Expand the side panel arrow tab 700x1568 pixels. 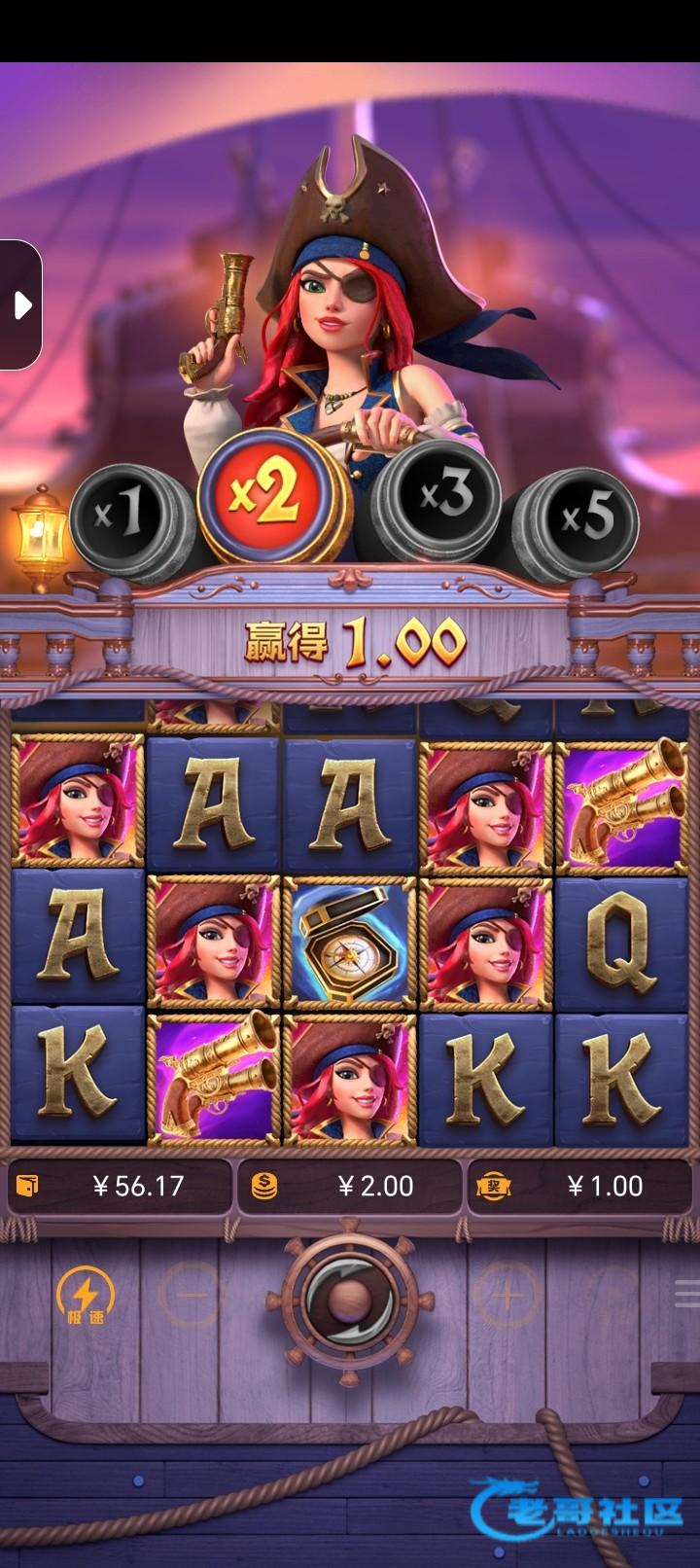coord(21,305)
